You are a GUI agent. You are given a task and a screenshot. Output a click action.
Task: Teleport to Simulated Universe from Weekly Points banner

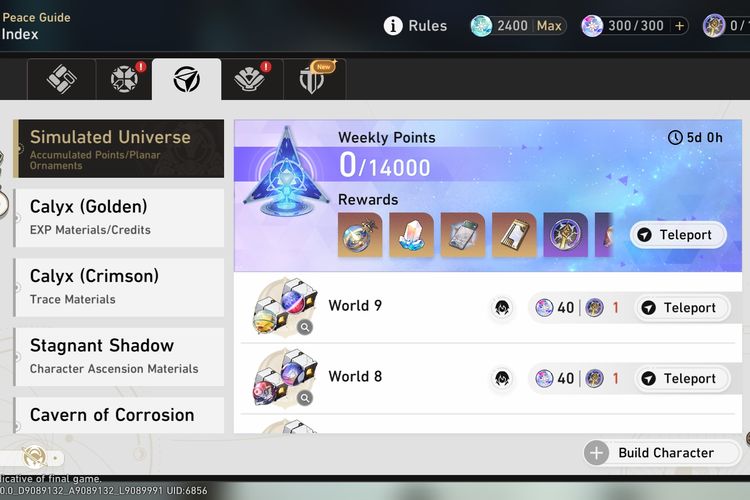pyautogui.click(x=677, y=235)
